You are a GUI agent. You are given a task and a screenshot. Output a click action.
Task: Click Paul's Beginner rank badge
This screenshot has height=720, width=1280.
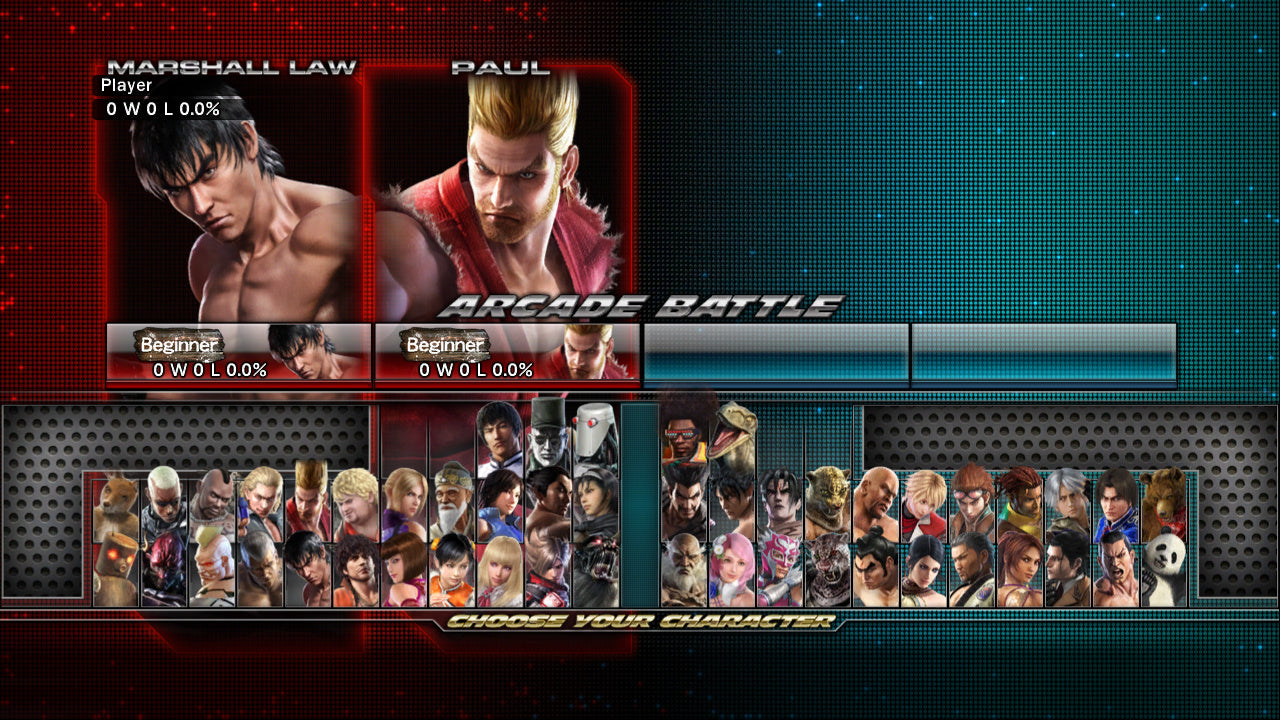tap(445, 345)
